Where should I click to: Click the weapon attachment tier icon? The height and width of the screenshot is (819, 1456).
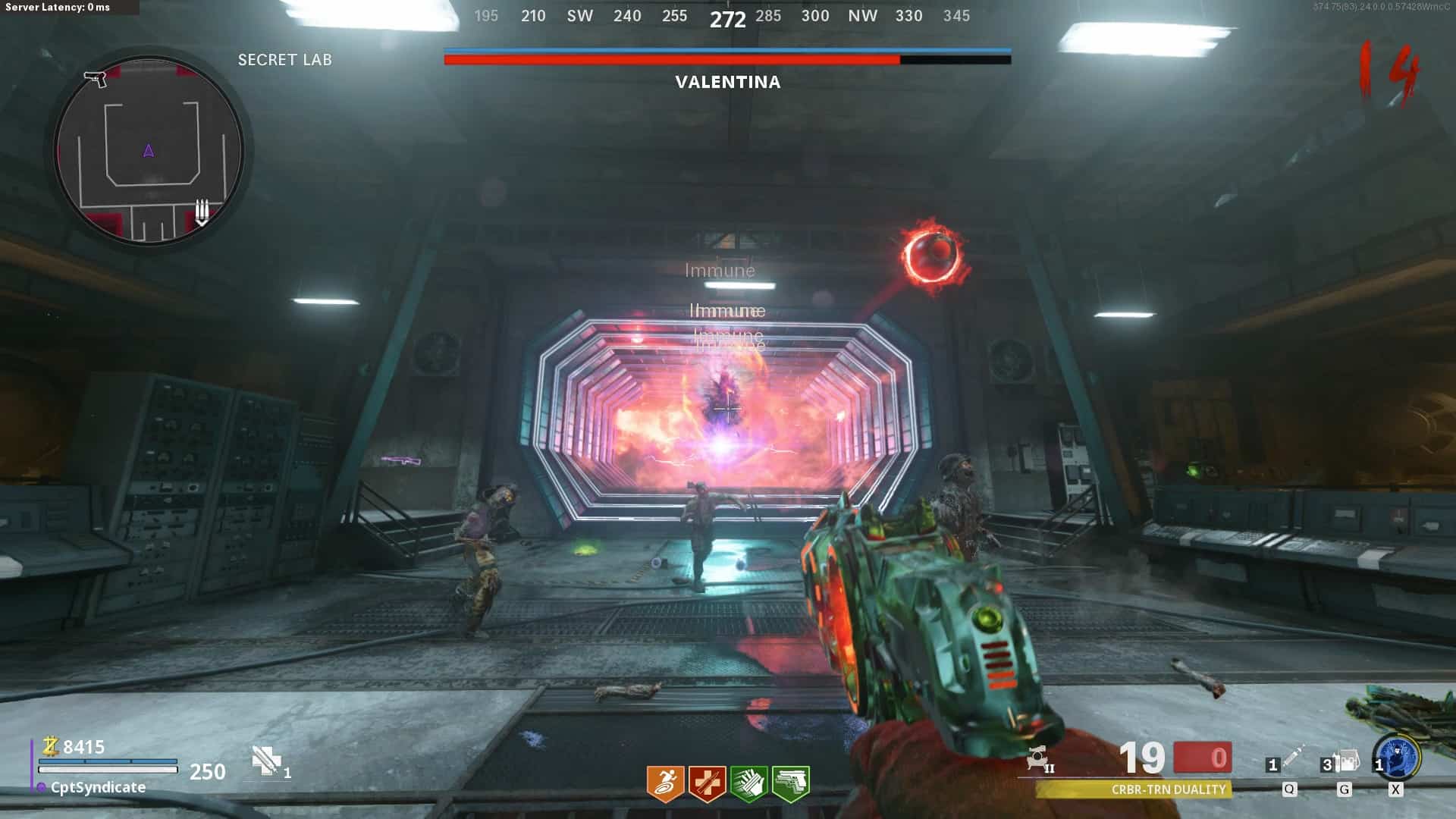[1039, 759]
